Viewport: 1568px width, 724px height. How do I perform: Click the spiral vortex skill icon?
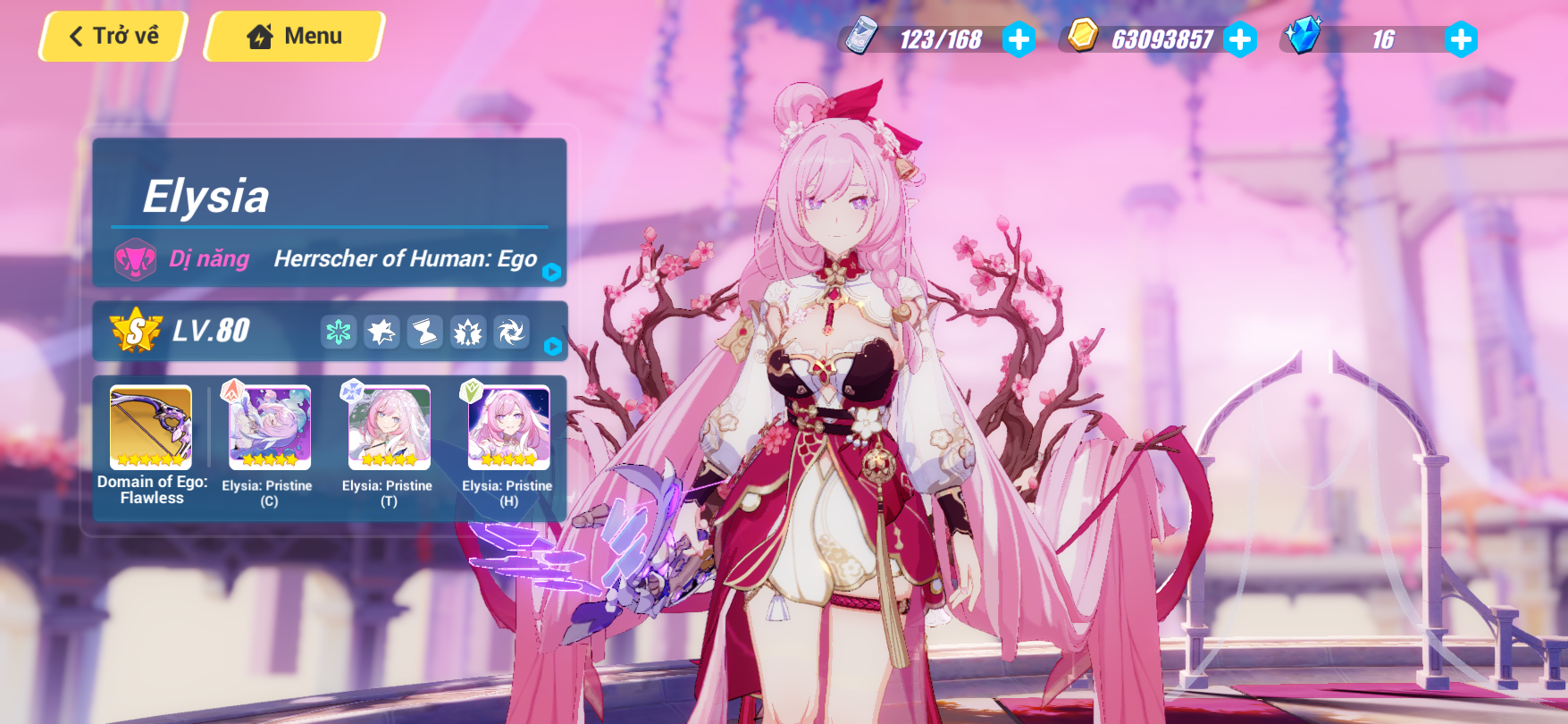510,332
